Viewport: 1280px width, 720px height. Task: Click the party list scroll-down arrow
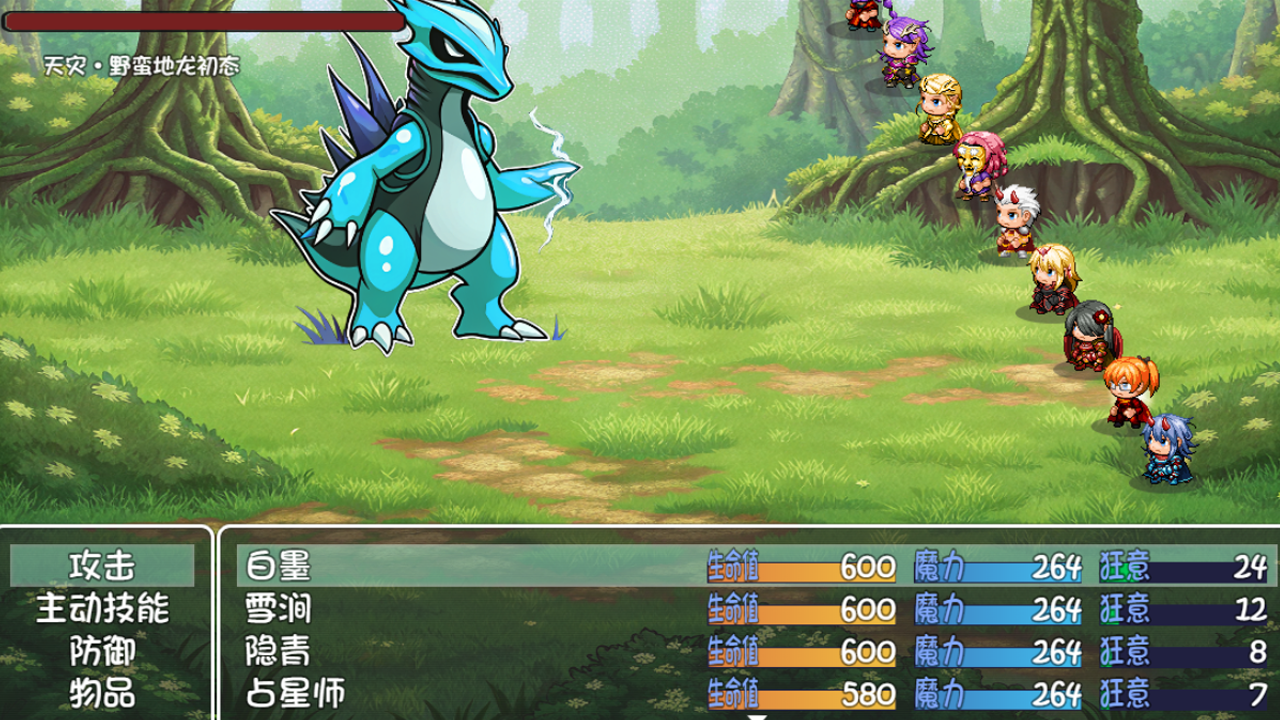tap(757, 715)
